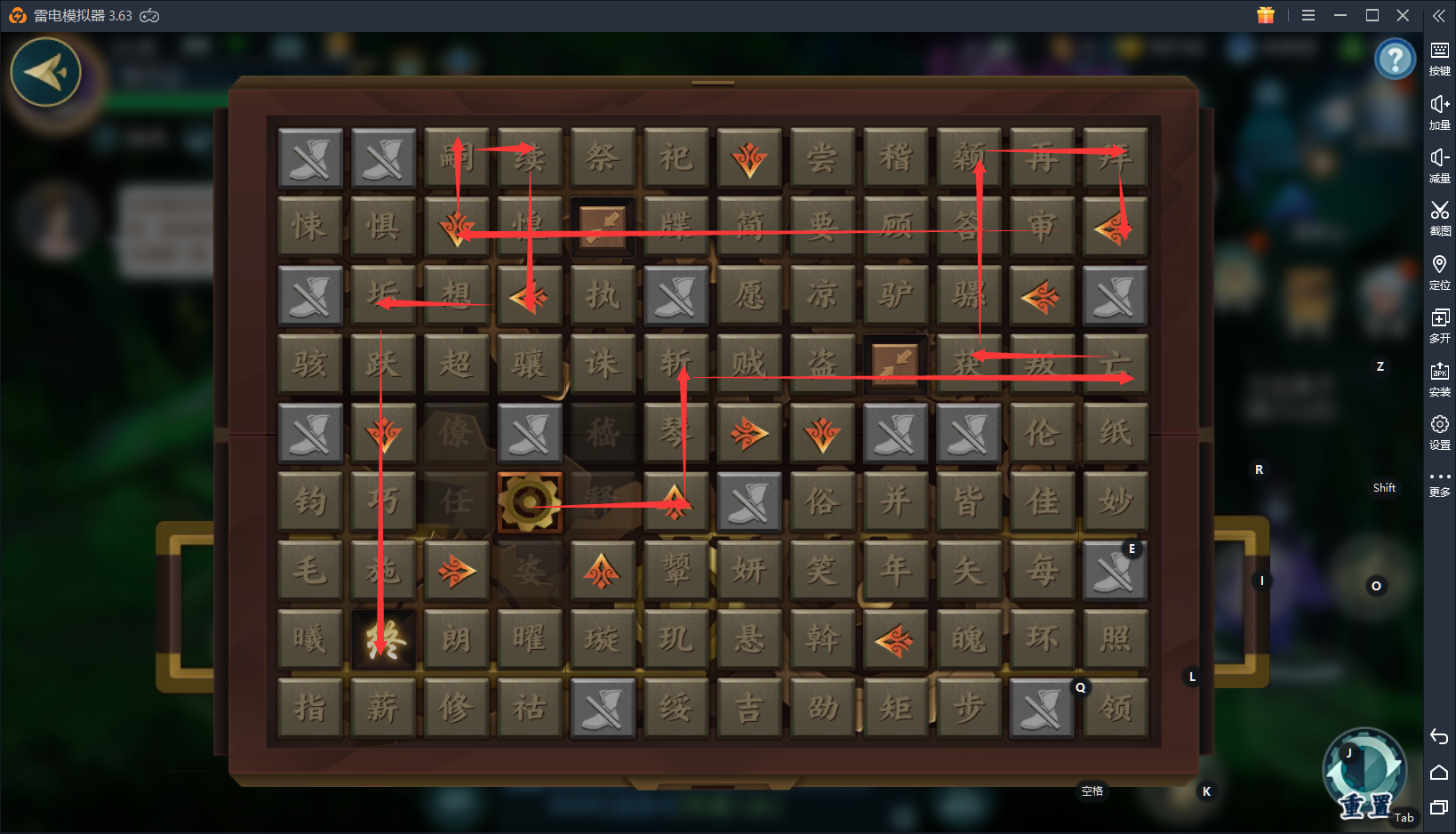Take a screenshot with 截图 tool

(x=1439, y=217)
